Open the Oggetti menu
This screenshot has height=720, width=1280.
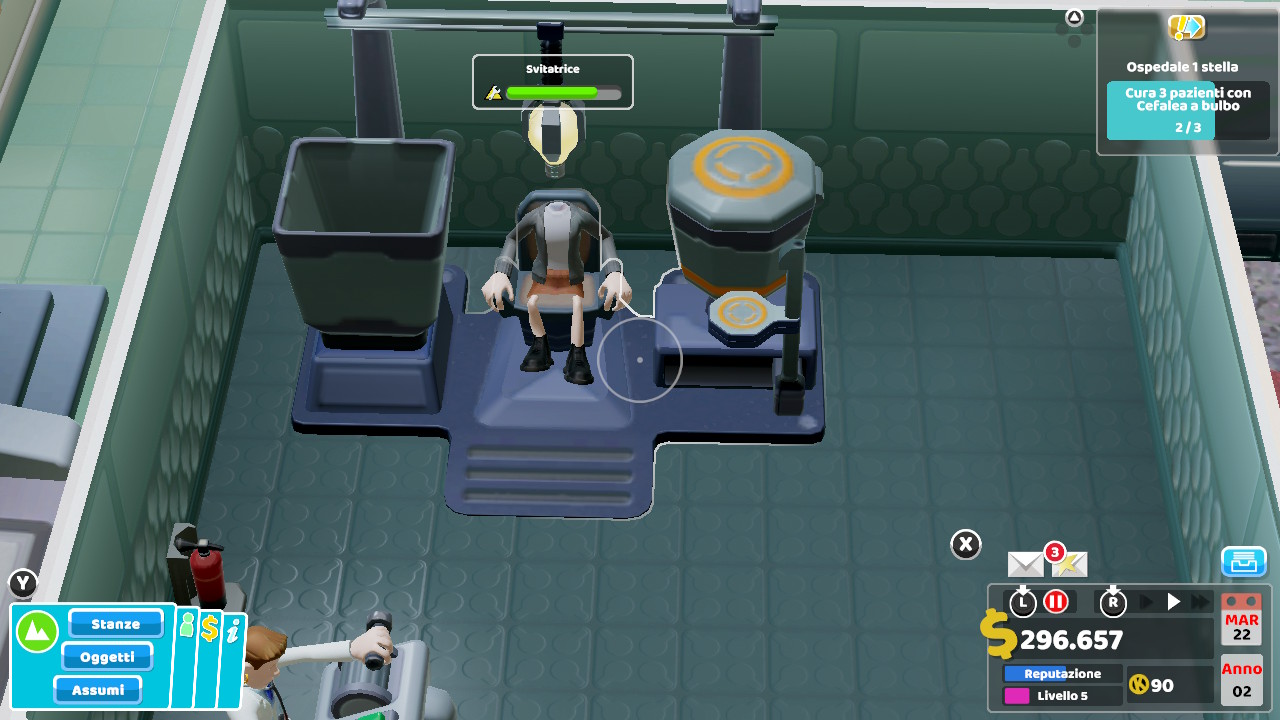[107, 656]
